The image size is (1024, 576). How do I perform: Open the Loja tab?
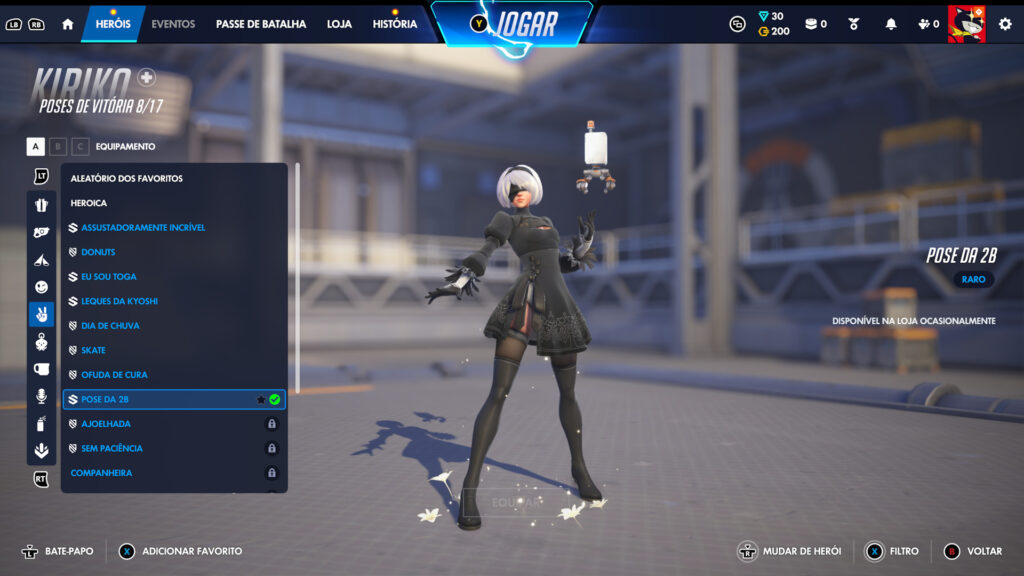[x=339, y=24]
